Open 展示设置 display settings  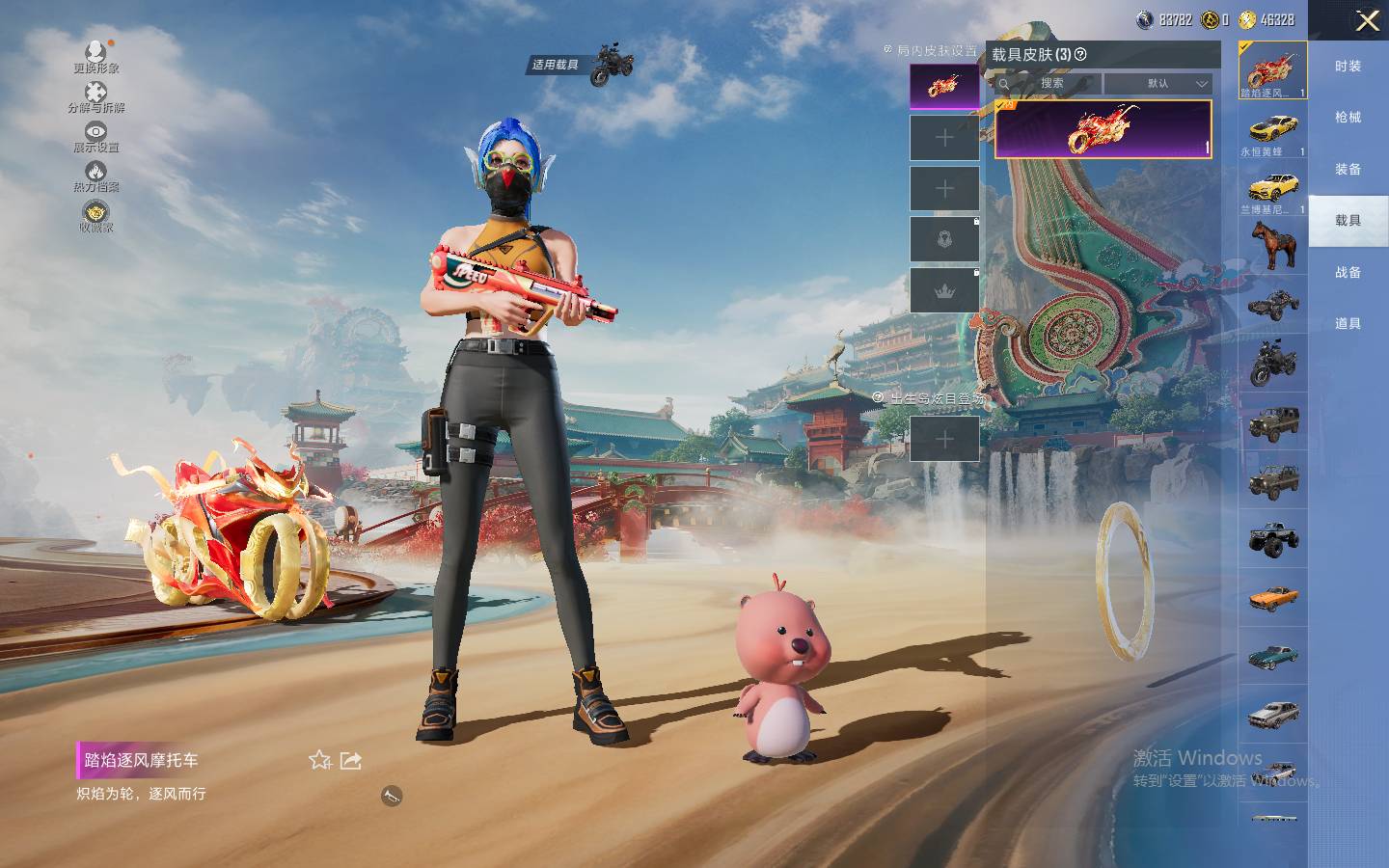point(95,136)
